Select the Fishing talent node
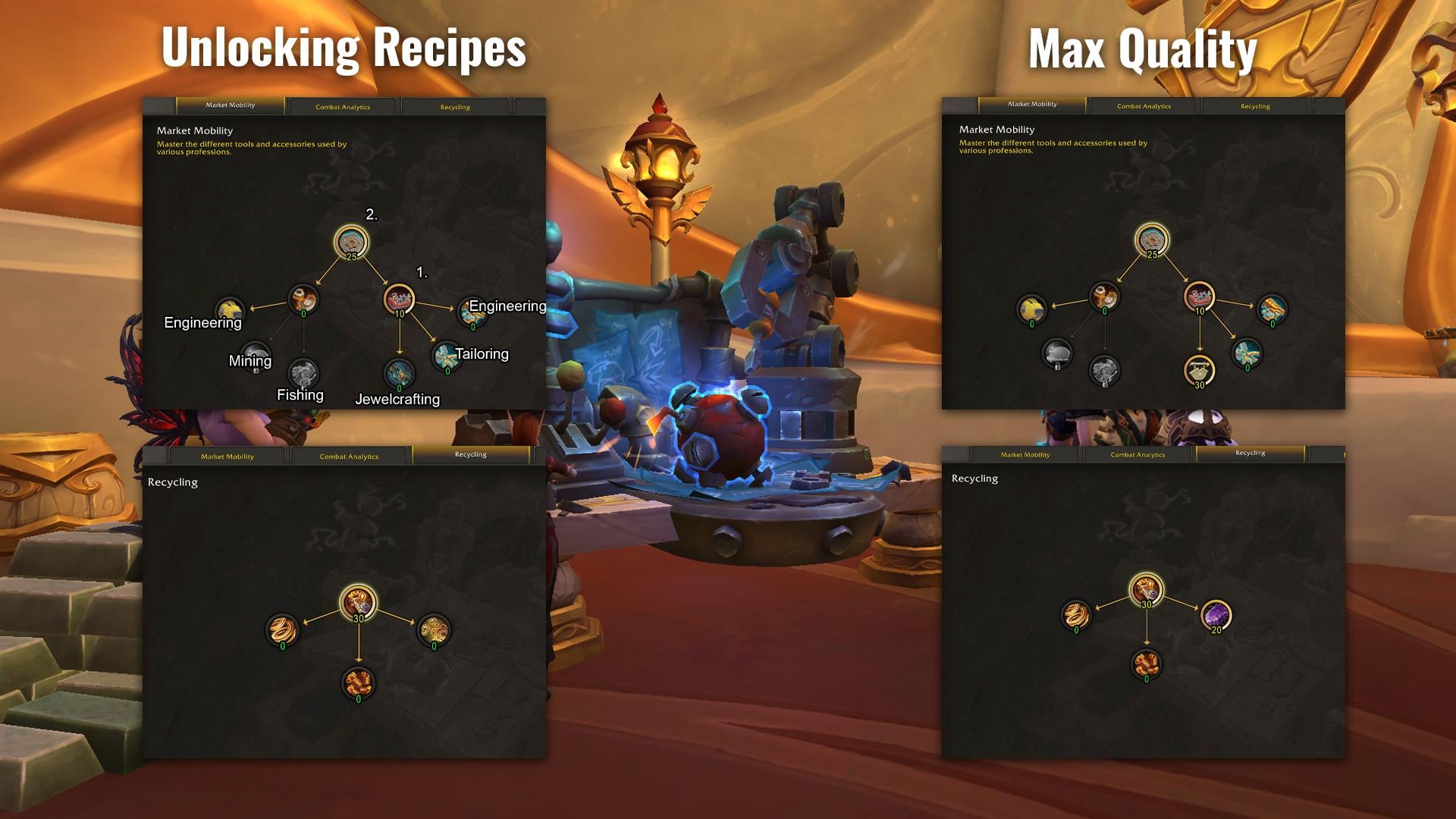This screenshot has width=1456, height=819. (x=303, y=374)
